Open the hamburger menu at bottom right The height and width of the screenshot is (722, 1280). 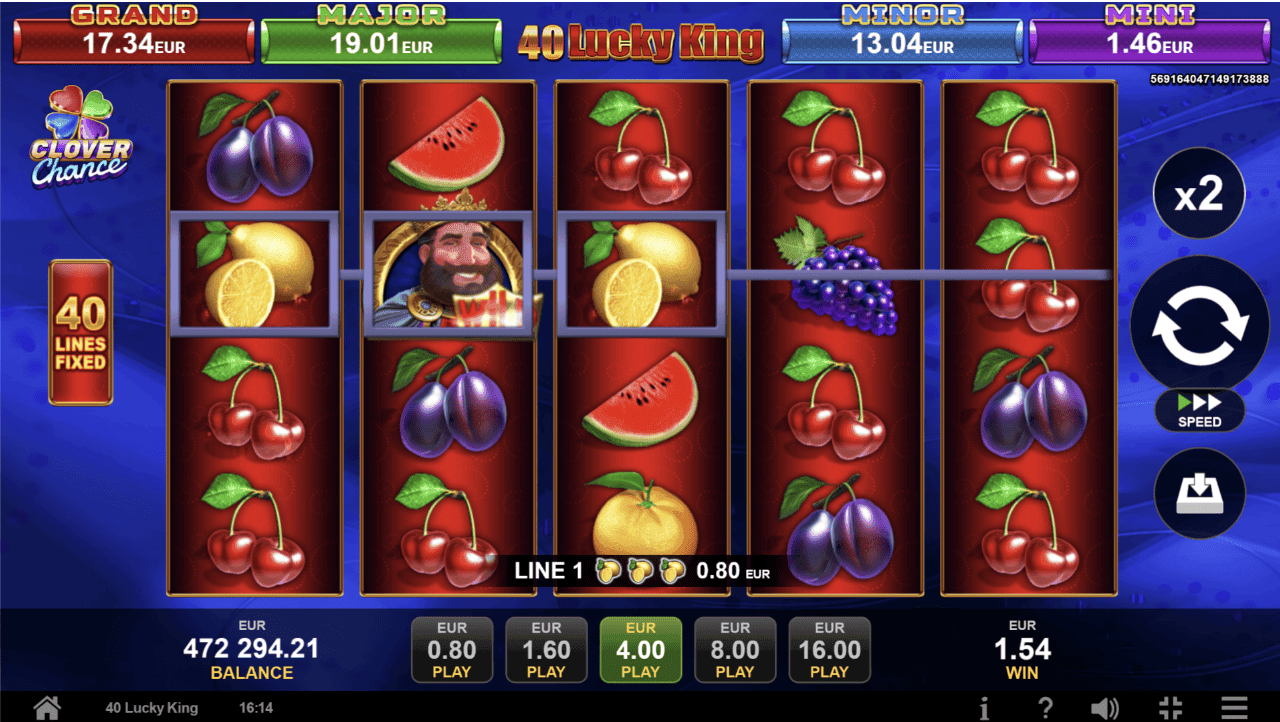pos(1236,707)
